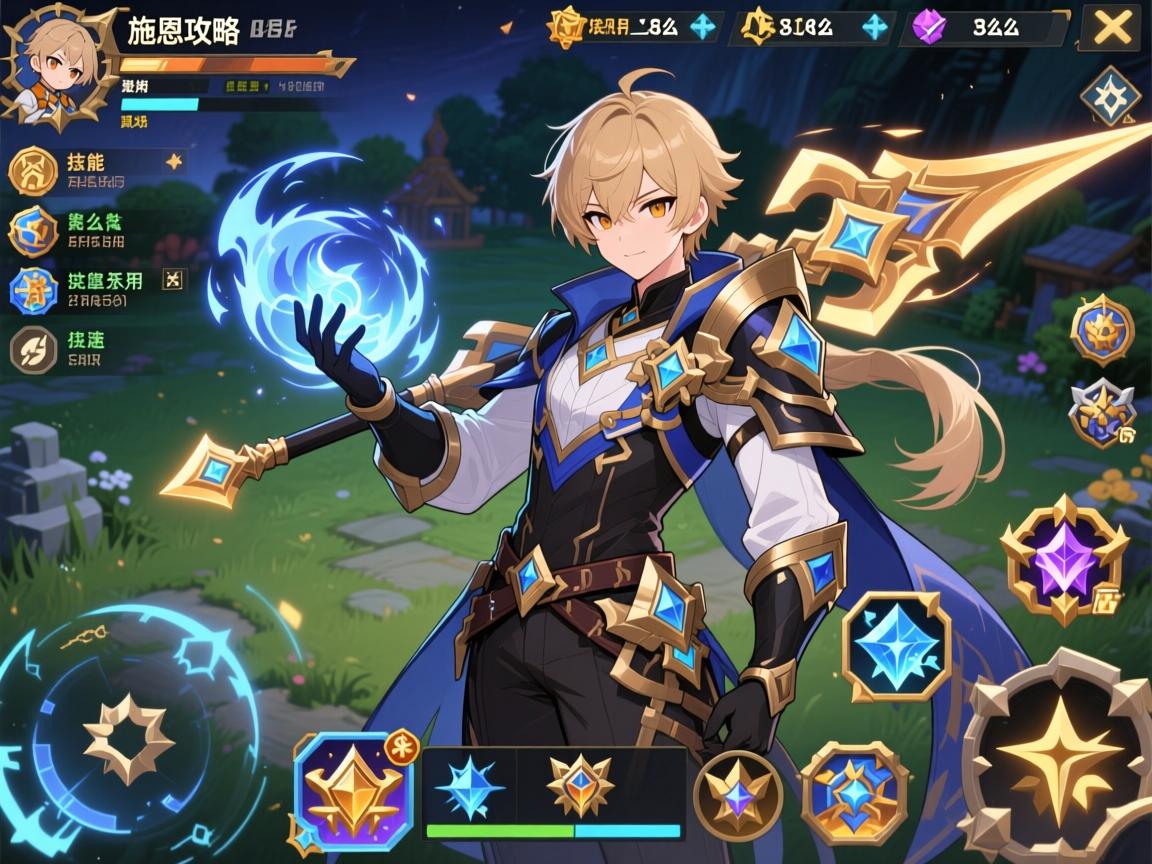This screenshot has height=864, width=1152.
Task: Add more gold crown currency
Action: coord(704,27)
